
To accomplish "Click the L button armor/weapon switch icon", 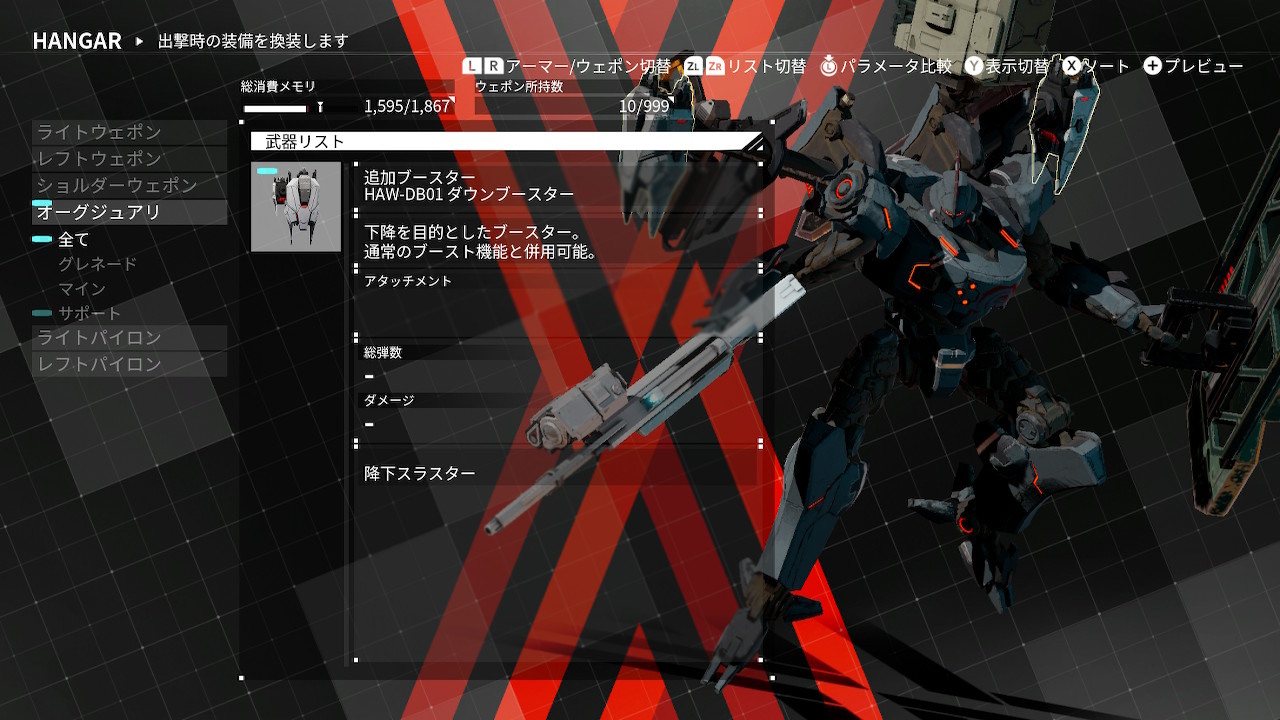I will coord(470,65).
